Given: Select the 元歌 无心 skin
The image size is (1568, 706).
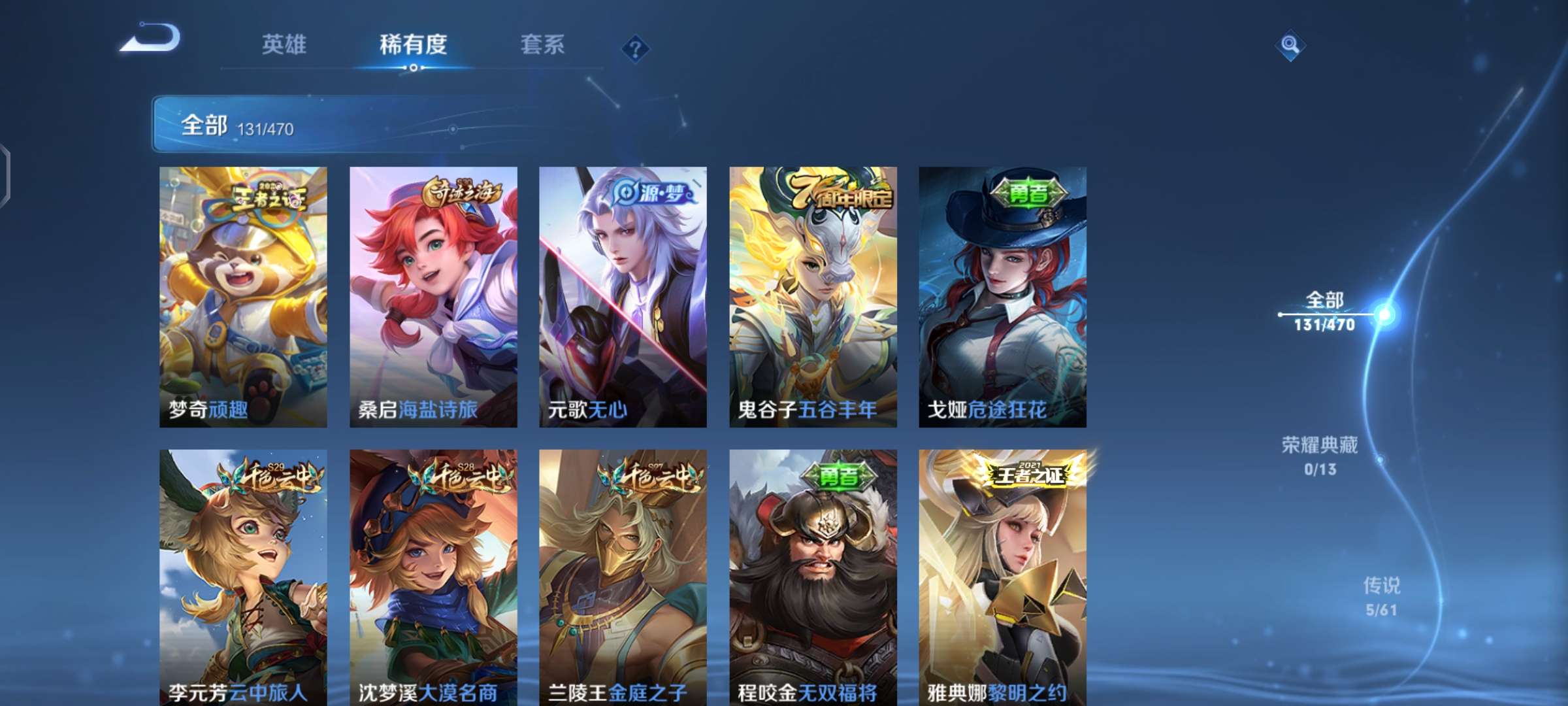Looking at the screenshot, I should [622, 294].
